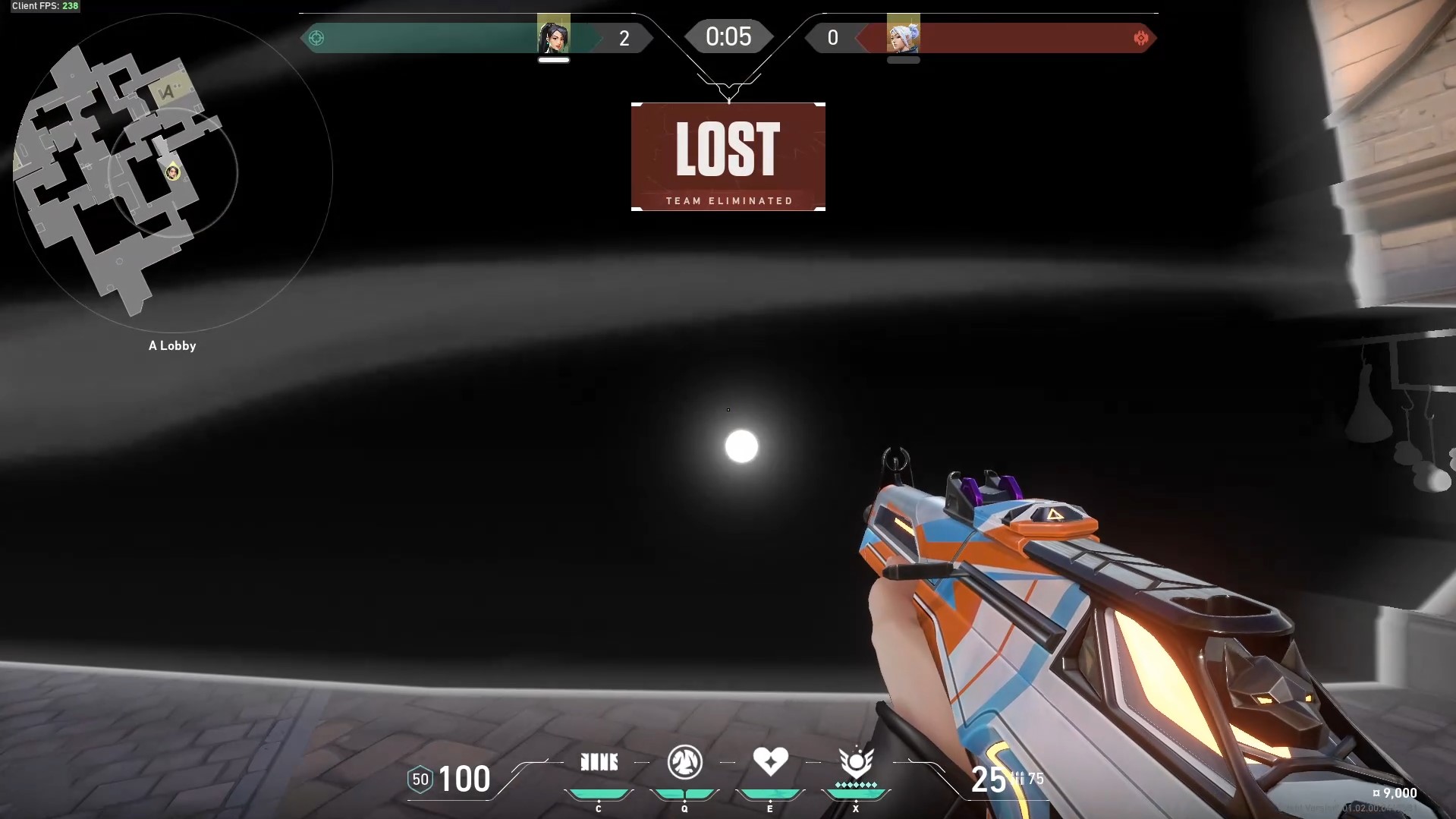Click your player marker on the minimap
The image size is (1456, 819).
point(172,172)
